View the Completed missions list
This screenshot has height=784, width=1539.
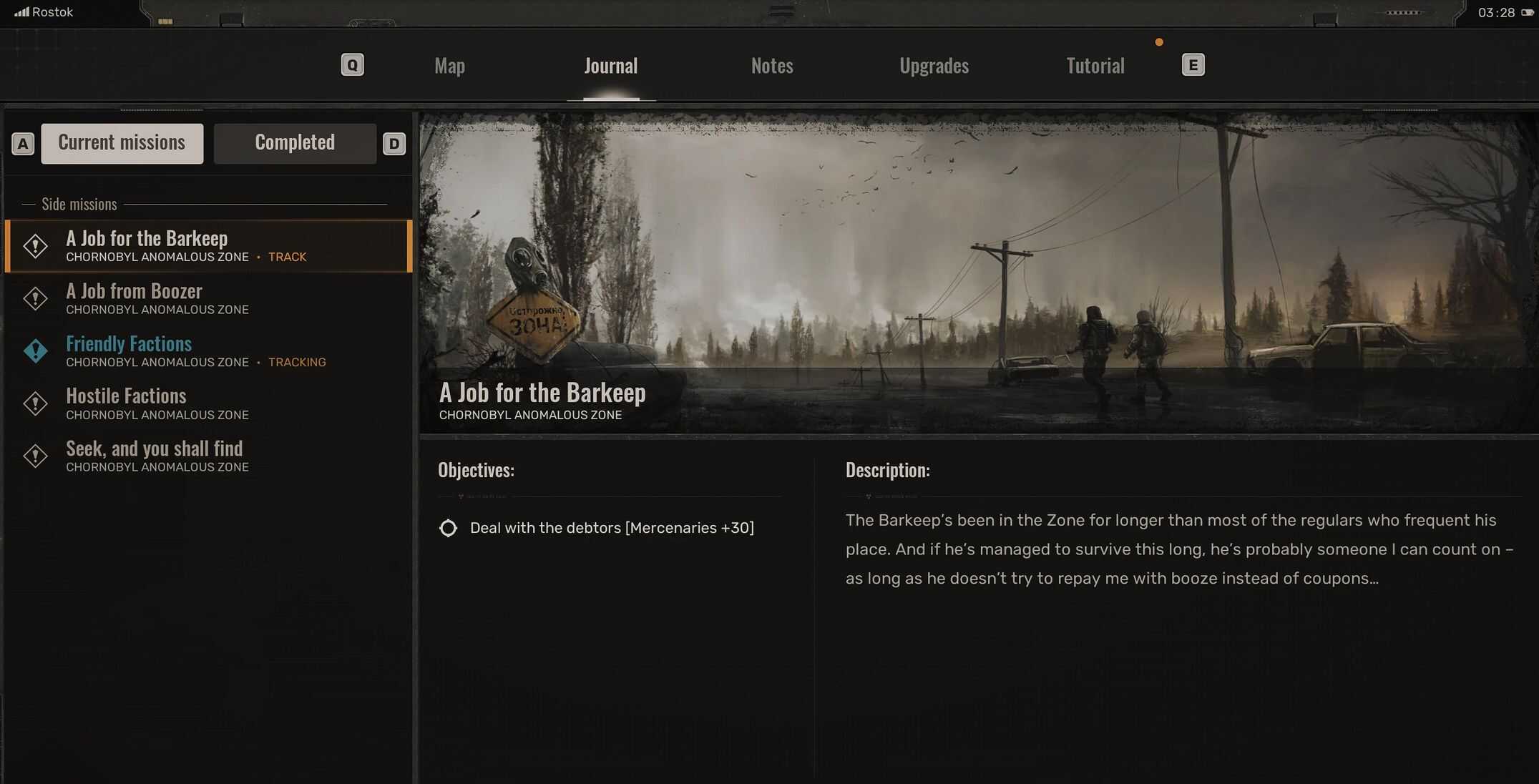pyautogui.click(x=295, y=143)
